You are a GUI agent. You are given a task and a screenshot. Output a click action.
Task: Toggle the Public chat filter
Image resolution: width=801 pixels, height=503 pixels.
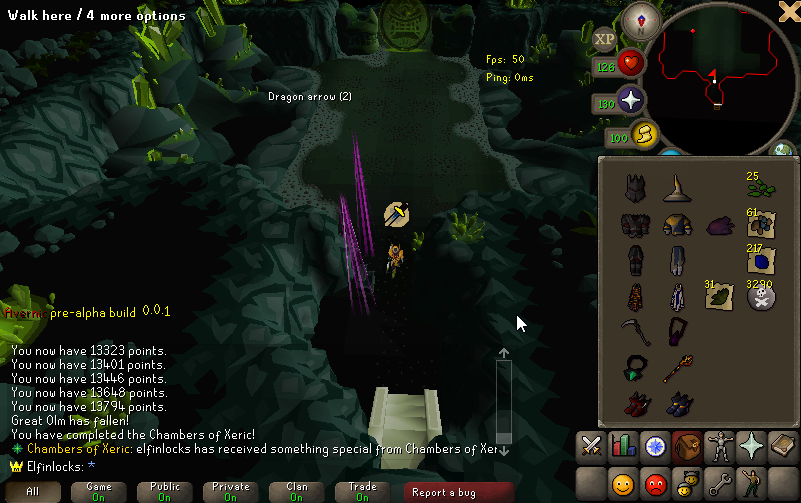(165, 491)
